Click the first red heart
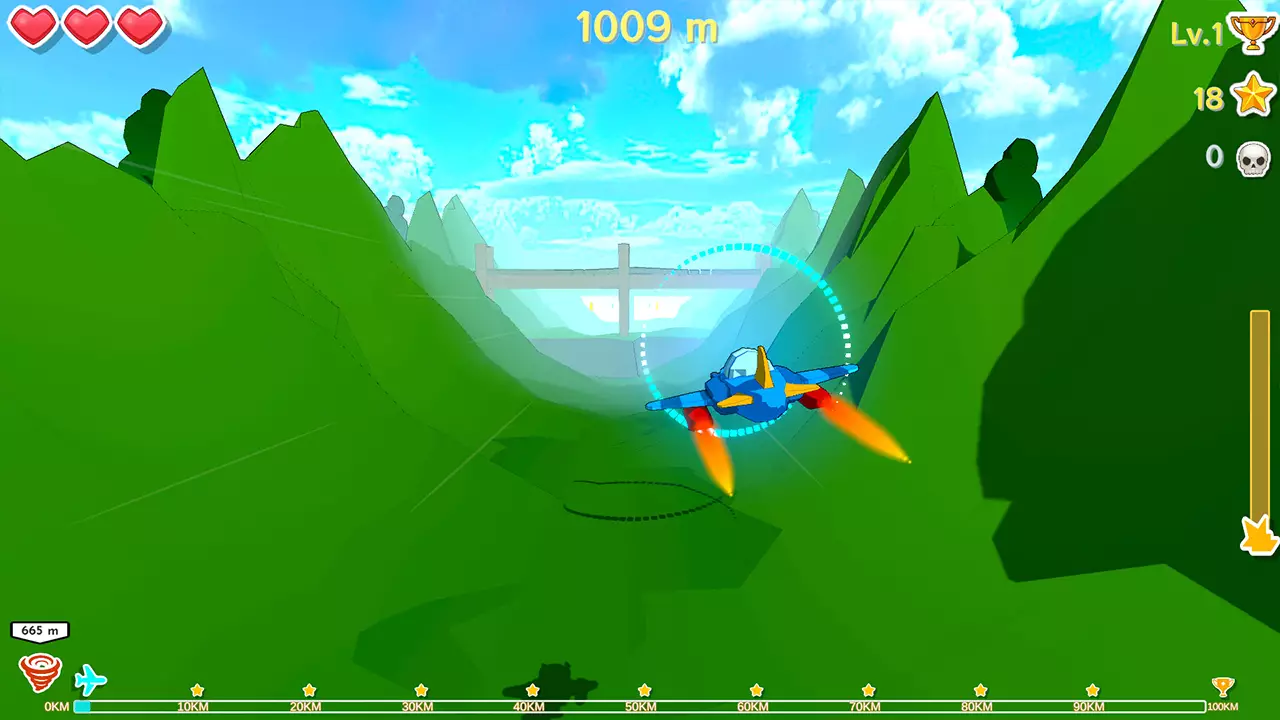 (x=34, y=27)
